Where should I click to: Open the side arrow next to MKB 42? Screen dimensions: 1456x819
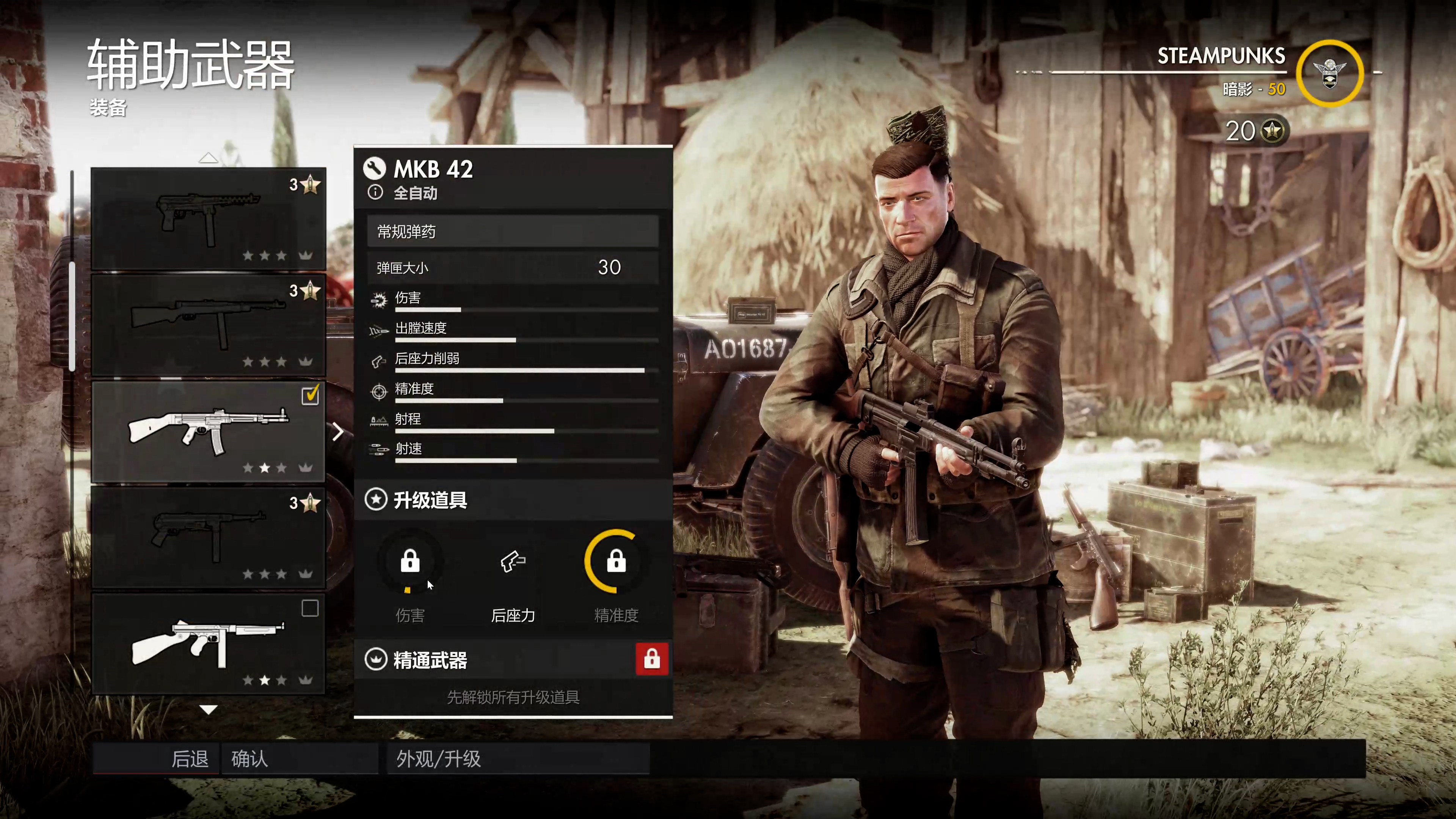338,432
